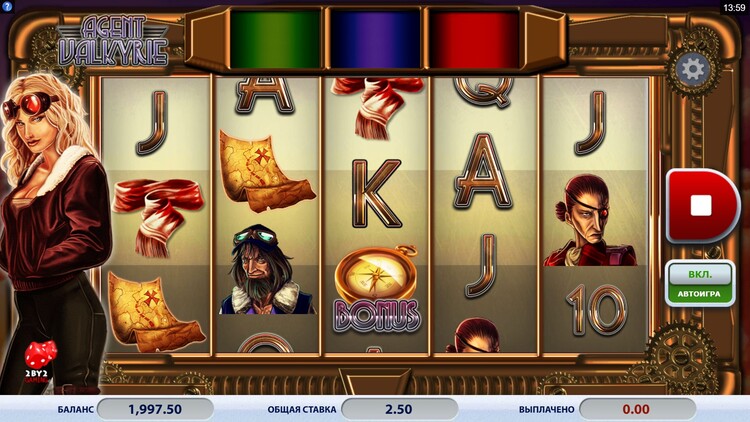Open the gear settings menu
This screenshot has width=750, height=422.
(x=692, y=70)
